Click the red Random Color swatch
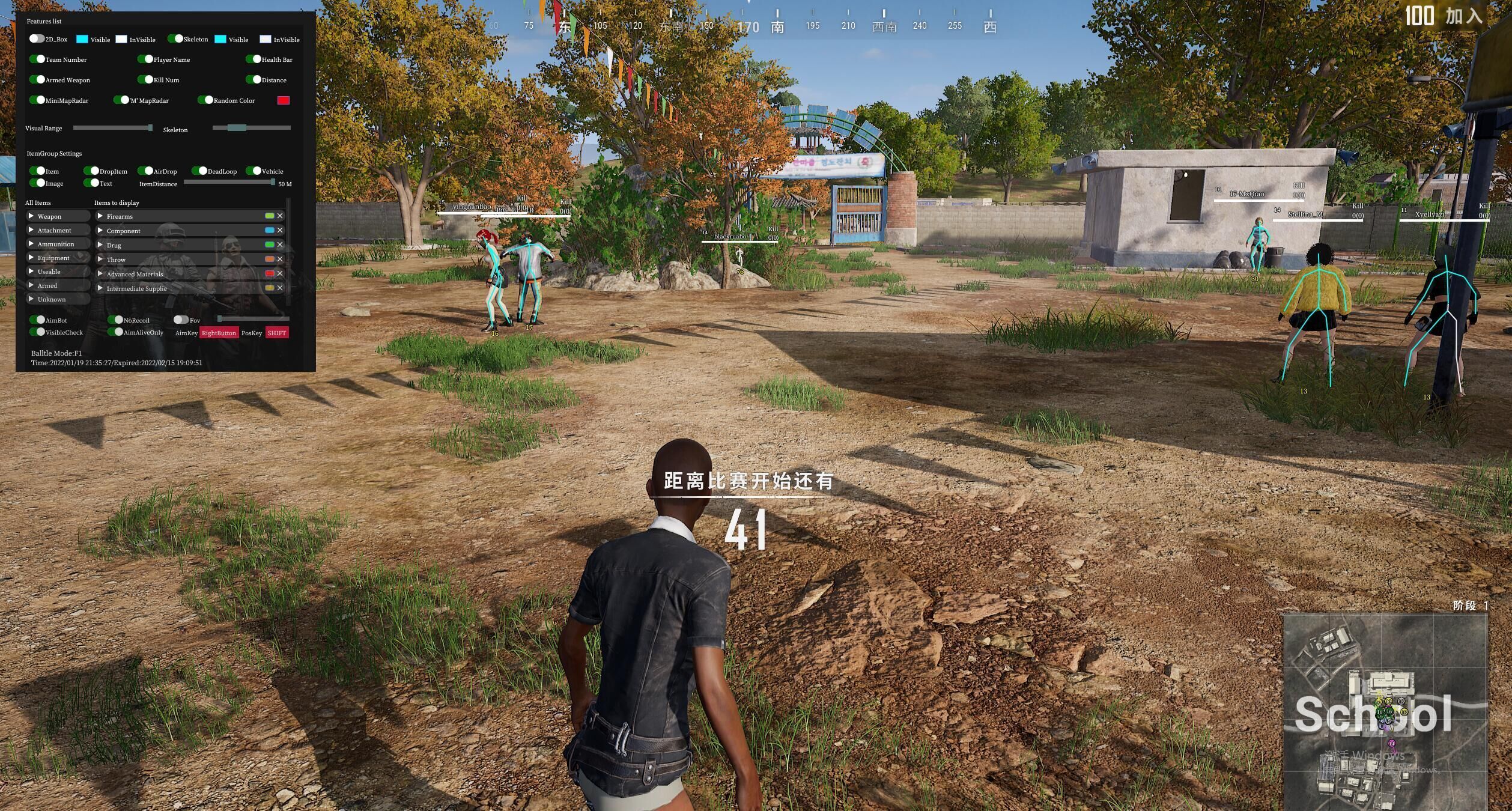The height and width of the screenshot is (811, 1512). click(x=283, y=100)
